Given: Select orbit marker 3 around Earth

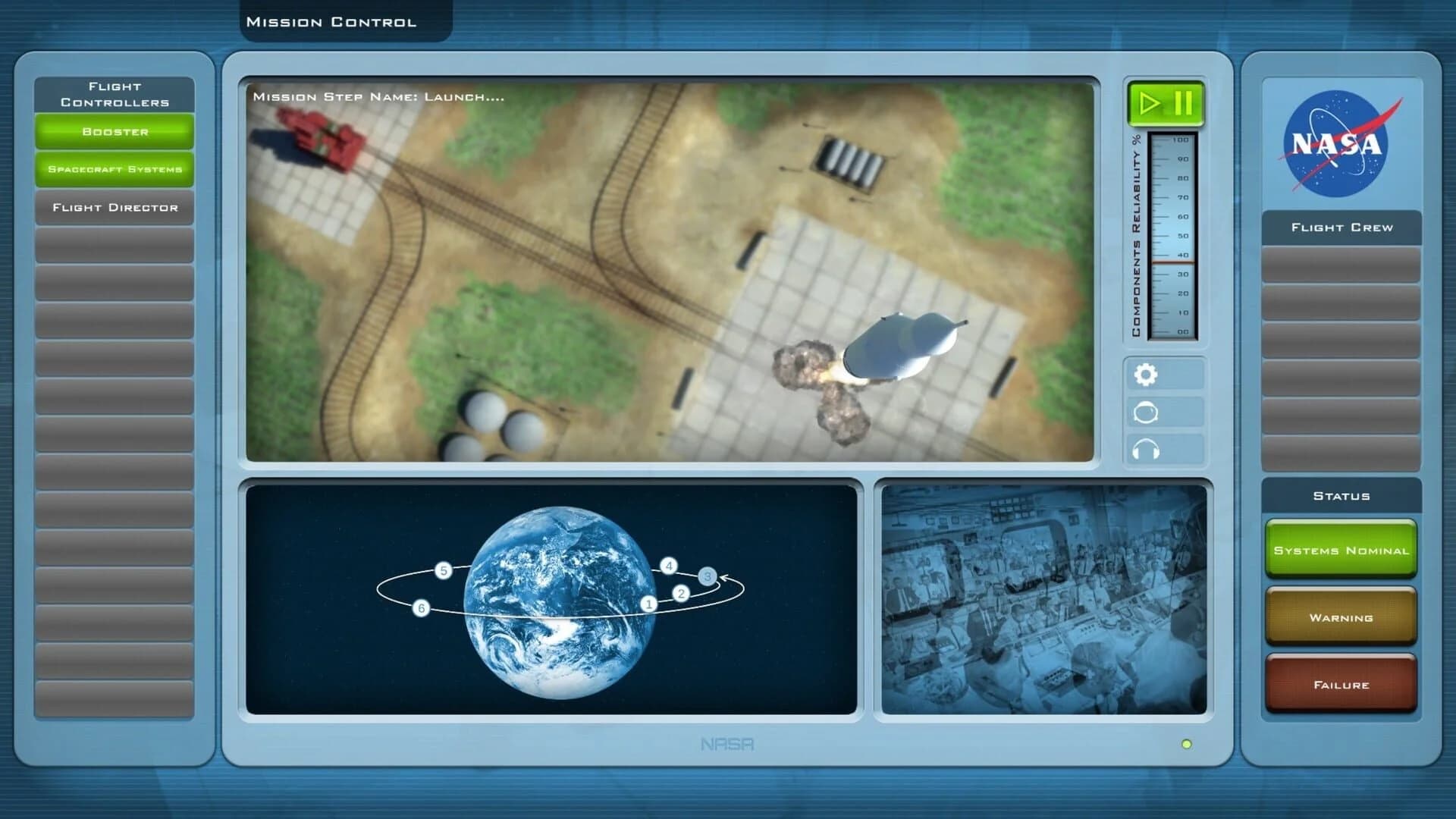Looking at the screenshot, I should pyautogui.click(x=708, y=576).
